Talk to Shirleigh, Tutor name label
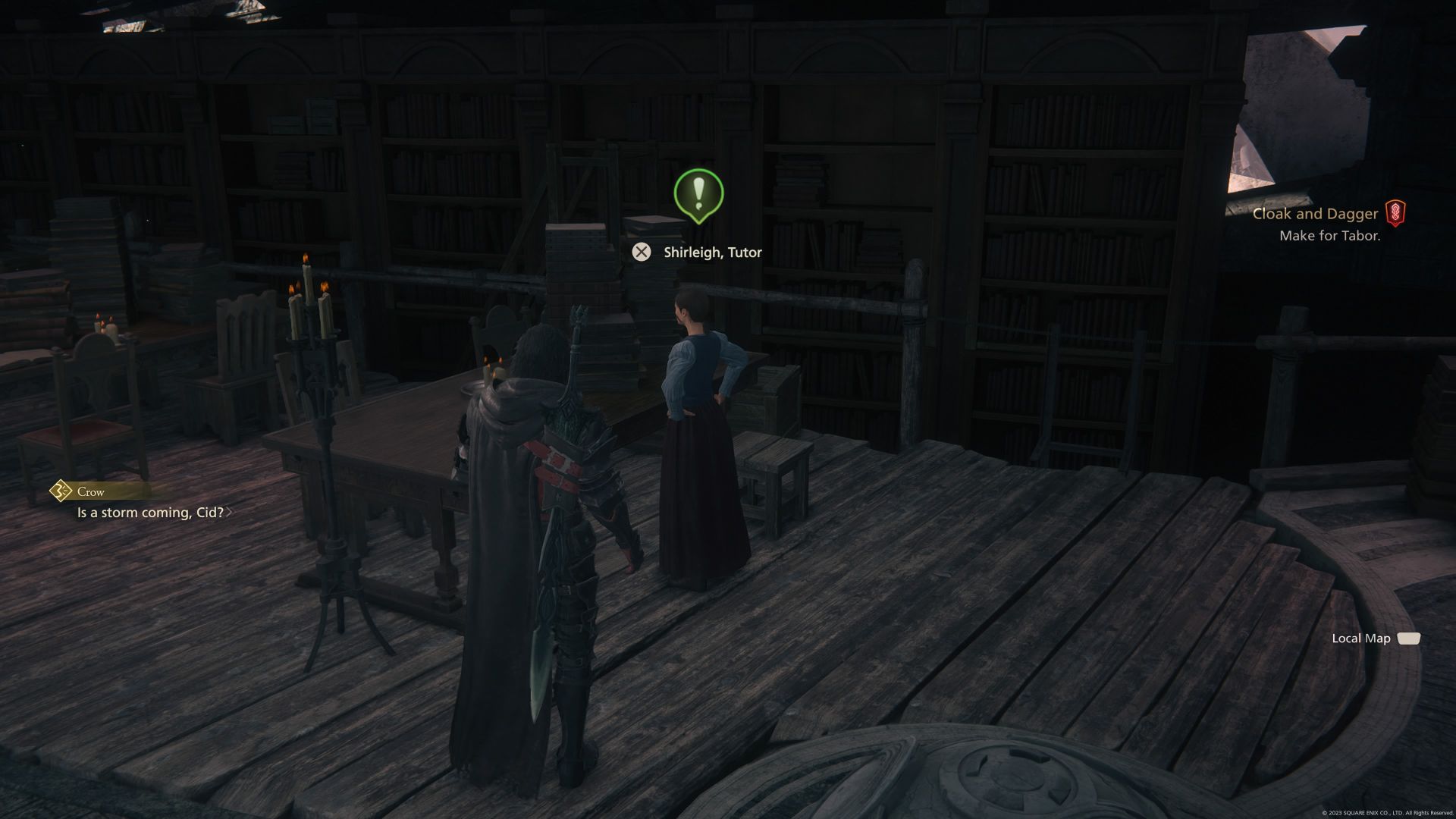 [x=712, y=253]
